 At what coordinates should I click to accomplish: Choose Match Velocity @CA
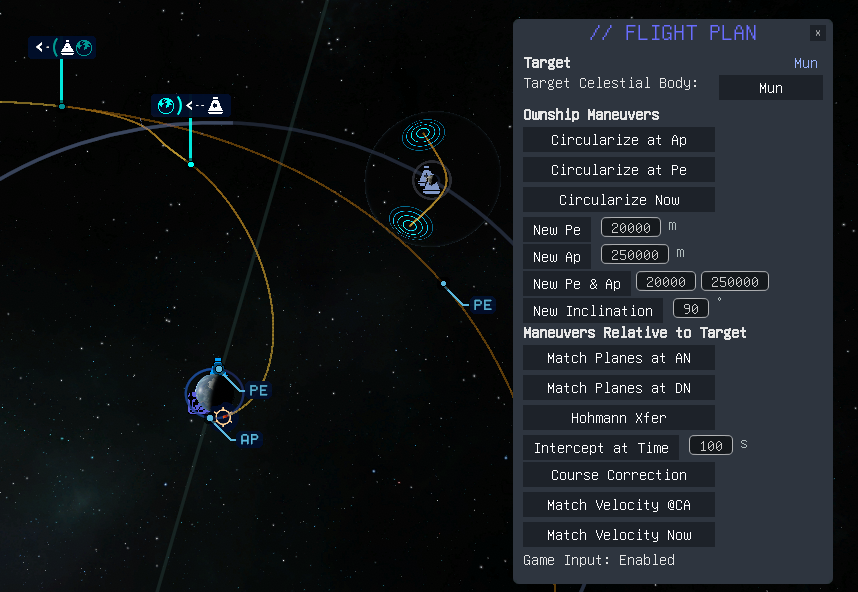click(618, 505)
